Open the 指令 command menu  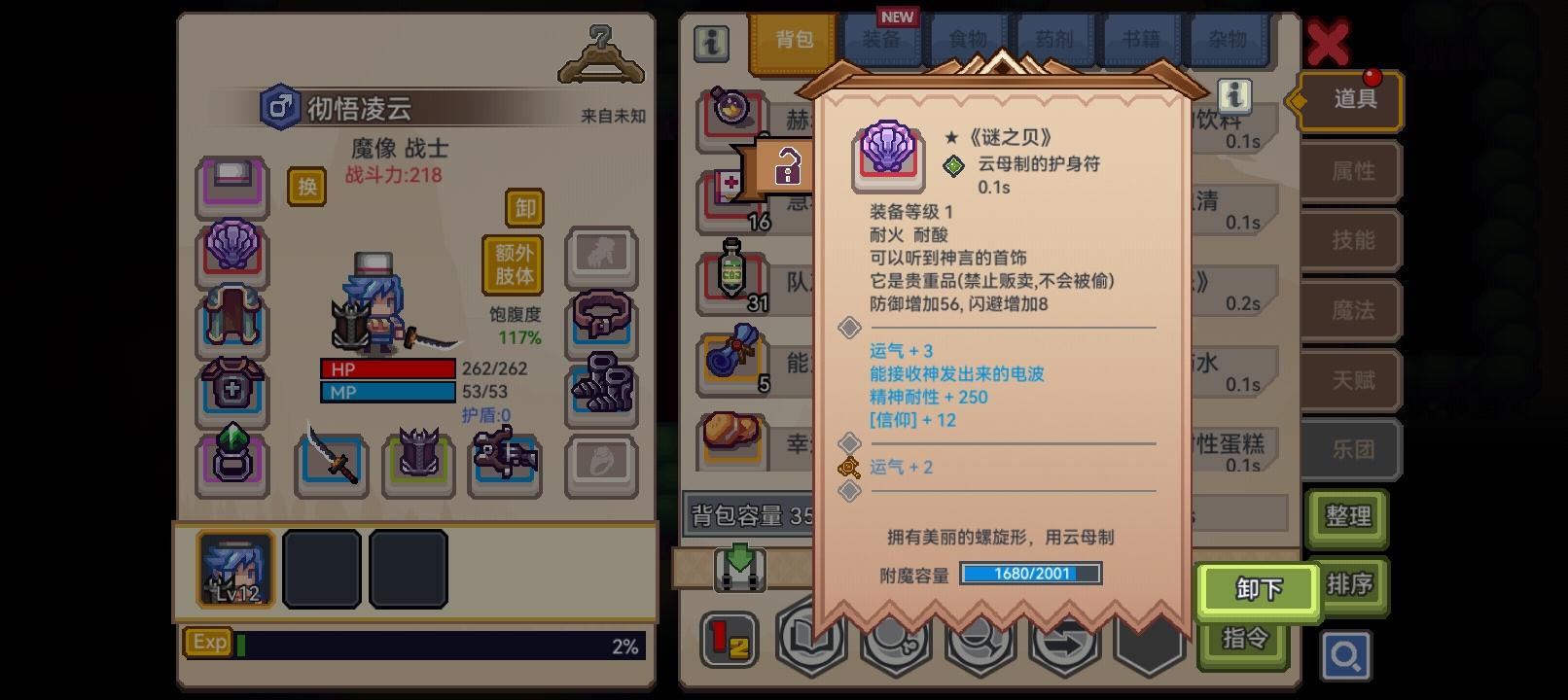1244,637
